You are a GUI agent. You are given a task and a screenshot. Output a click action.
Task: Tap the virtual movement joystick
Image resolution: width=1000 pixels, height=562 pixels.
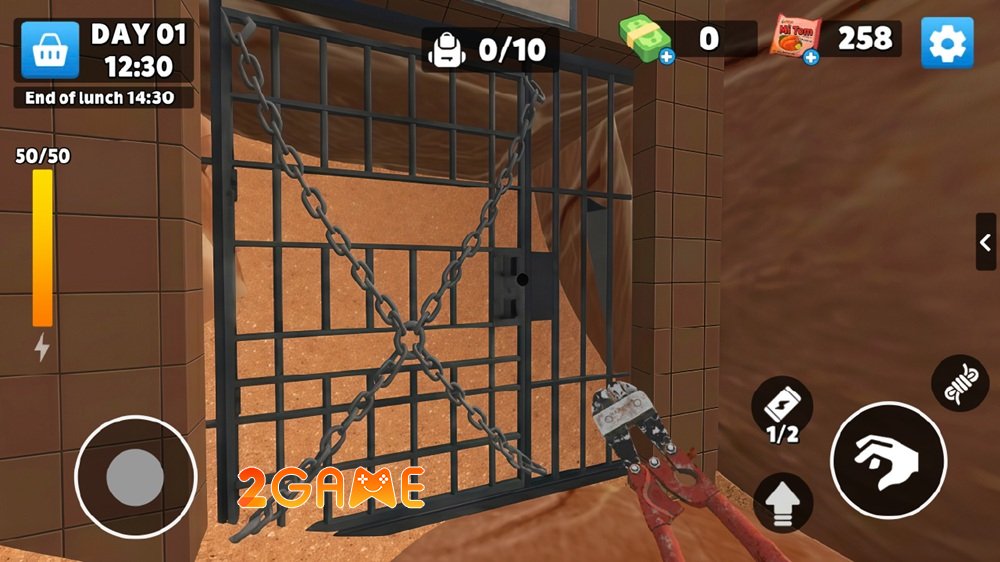(x=135, y=476)
